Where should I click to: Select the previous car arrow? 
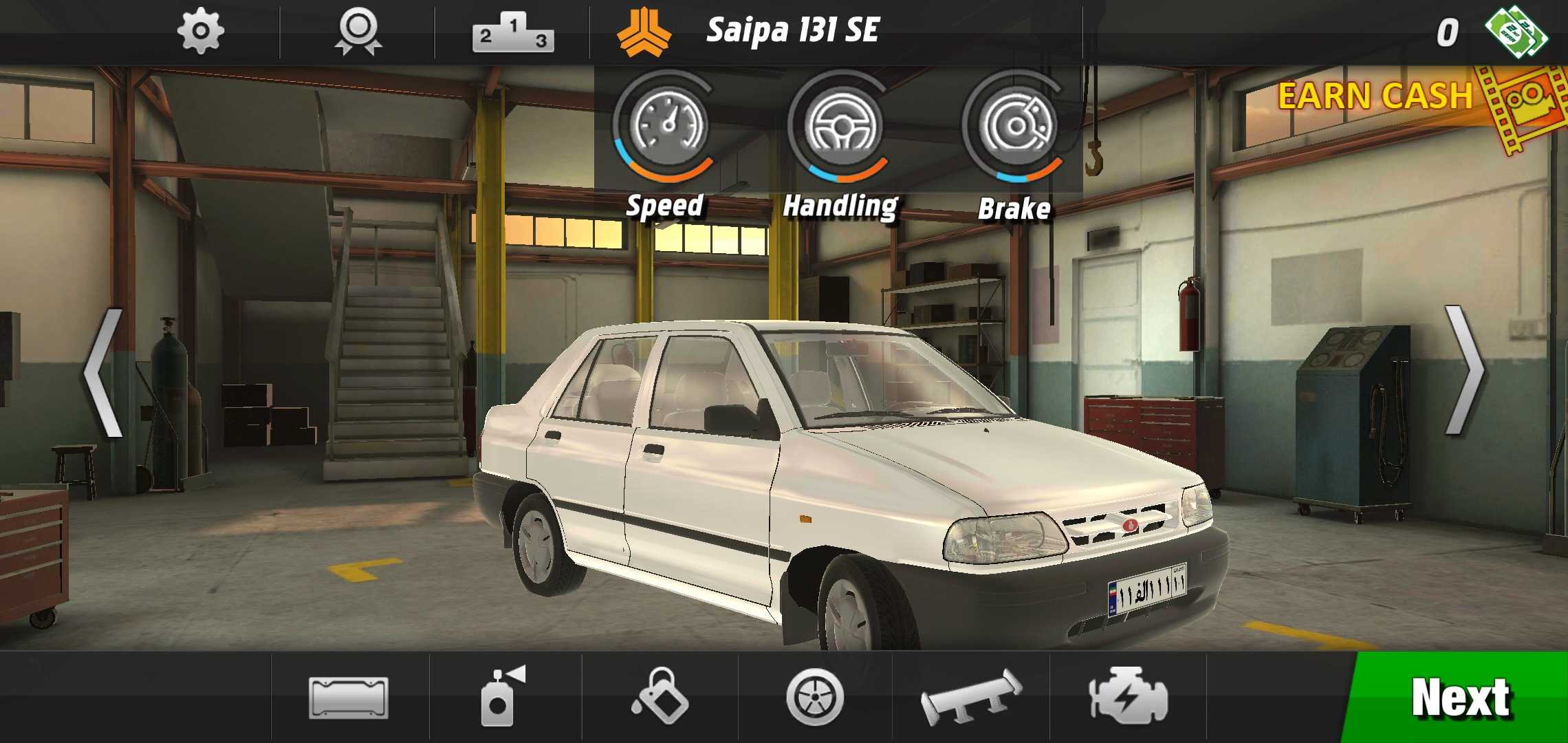pos(103,372)
